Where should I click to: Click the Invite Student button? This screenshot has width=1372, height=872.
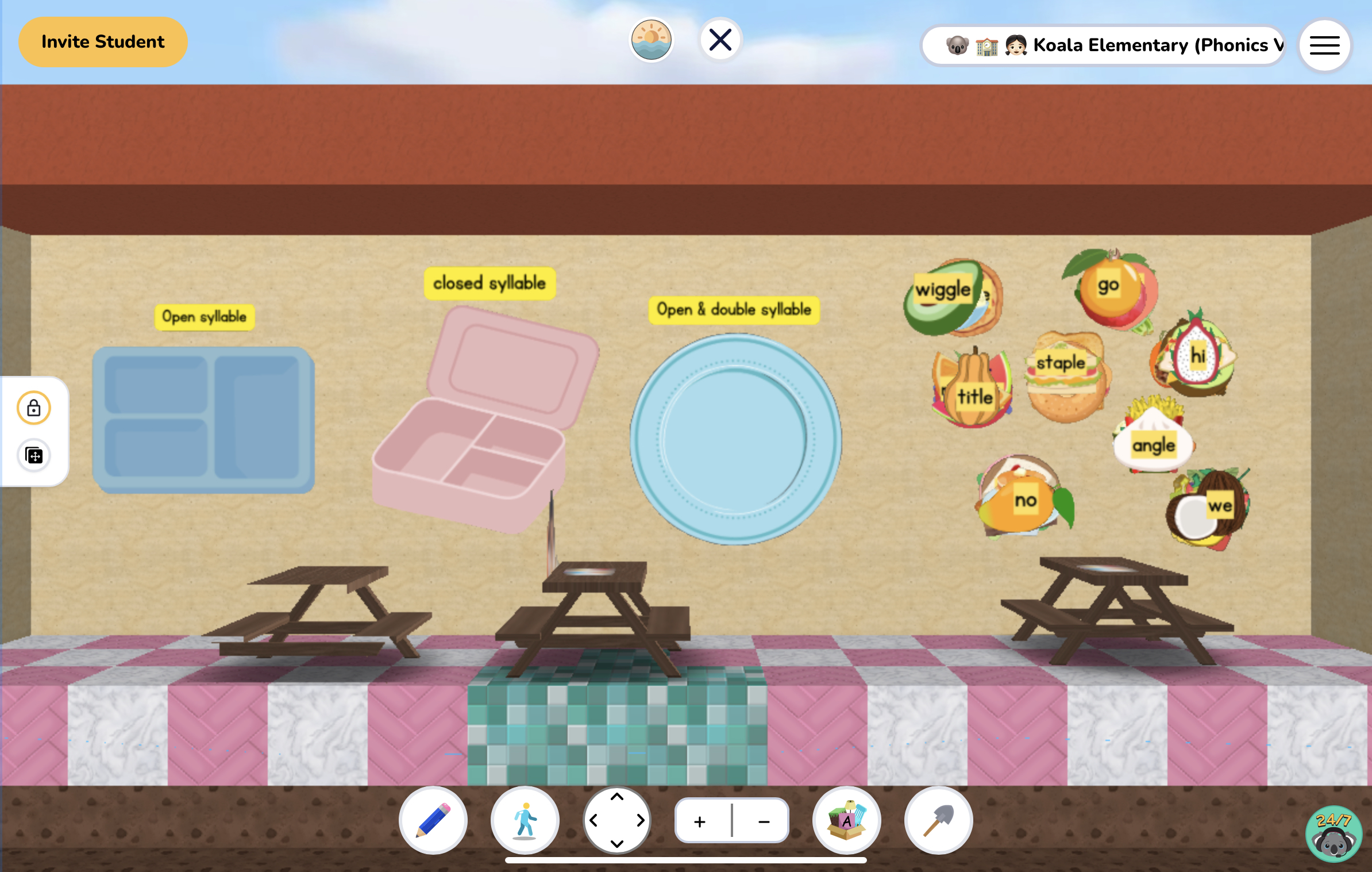[x=102, y=41]
